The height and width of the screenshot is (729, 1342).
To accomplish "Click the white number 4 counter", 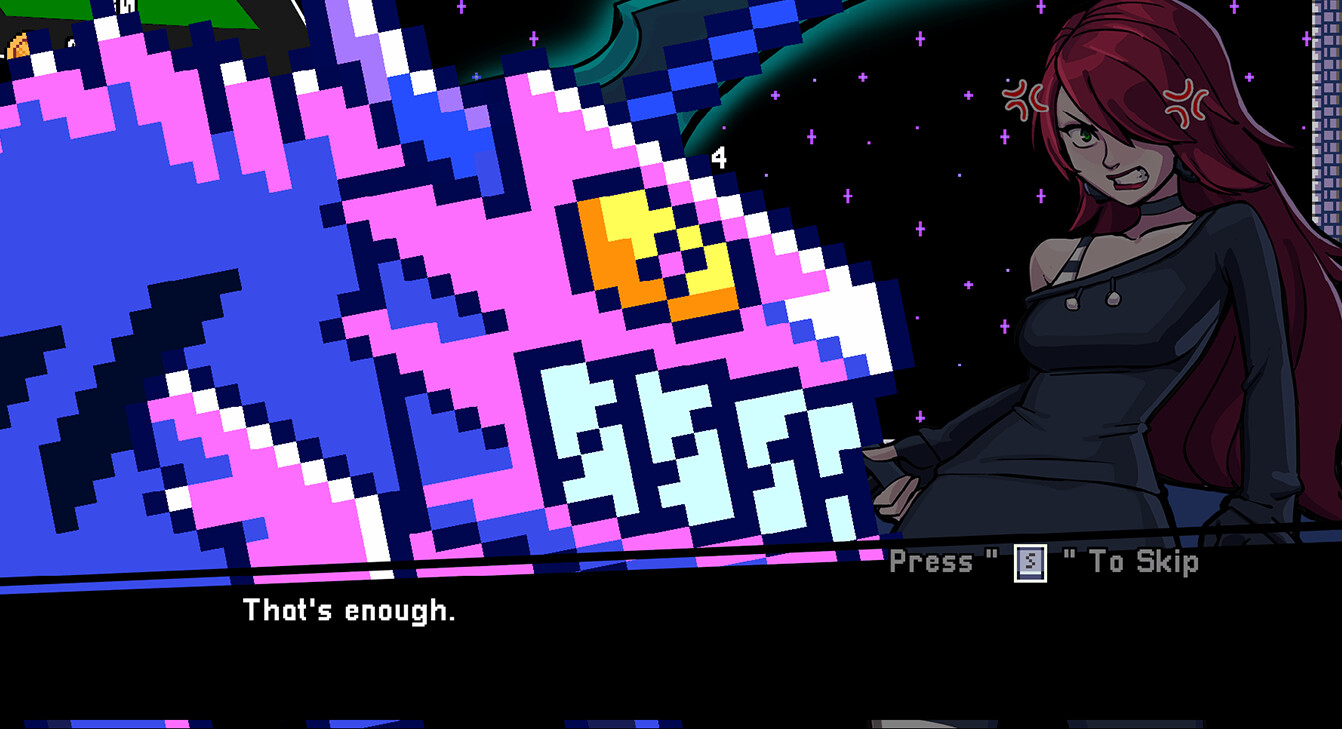I will 717,158.
